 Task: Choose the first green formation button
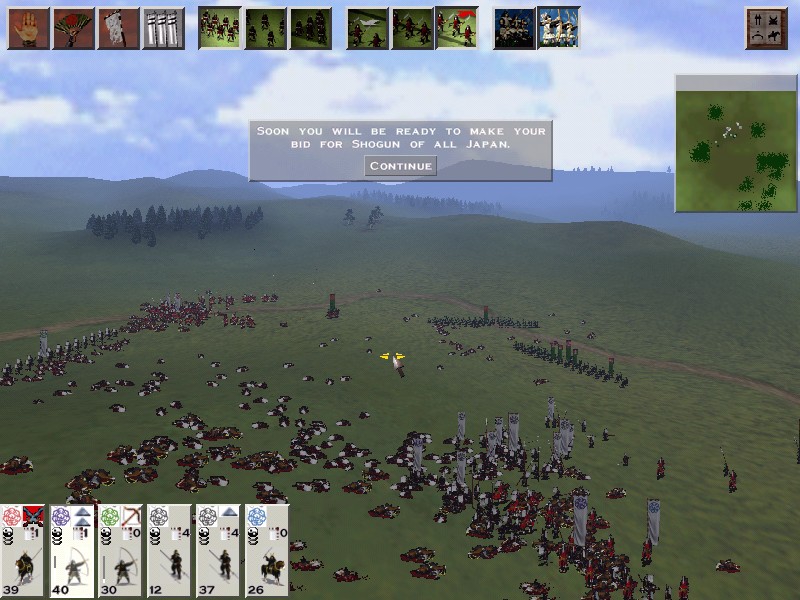click(x=219, y=28)
